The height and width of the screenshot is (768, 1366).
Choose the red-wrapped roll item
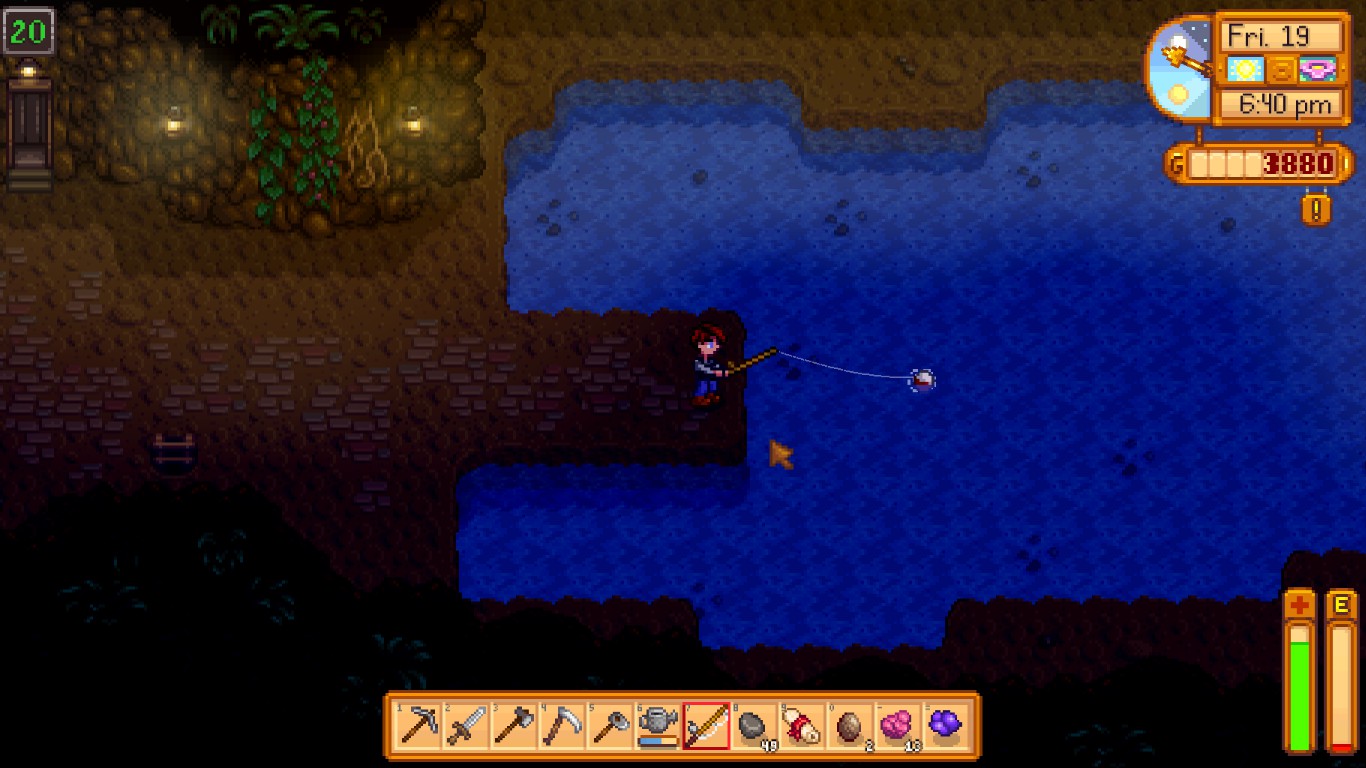802,725
